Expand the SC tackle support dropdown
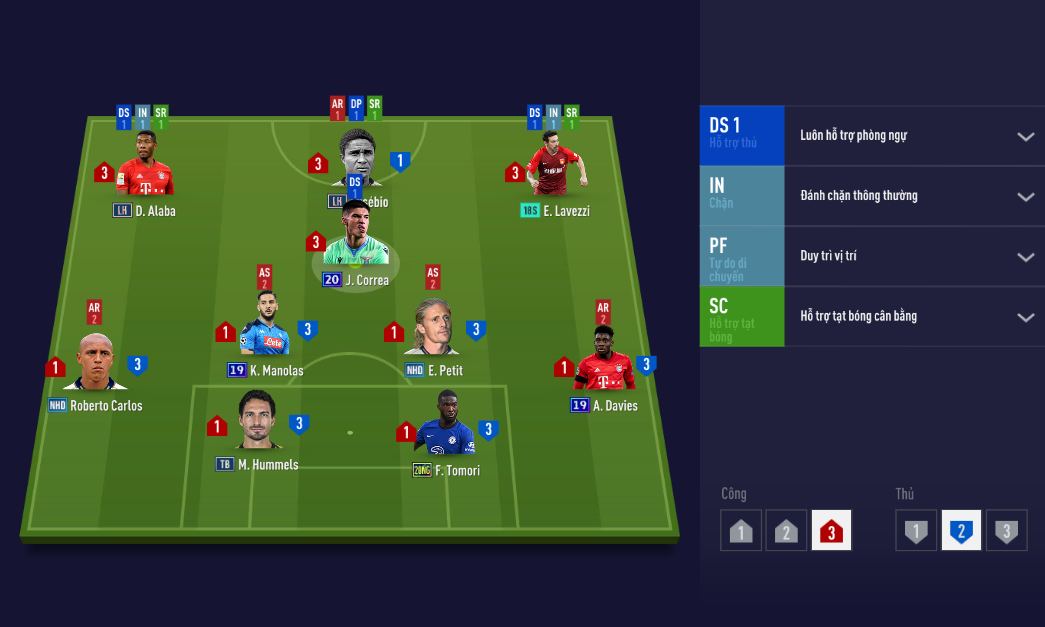Screen dimensions: 1045x627 coord(1025,317)
